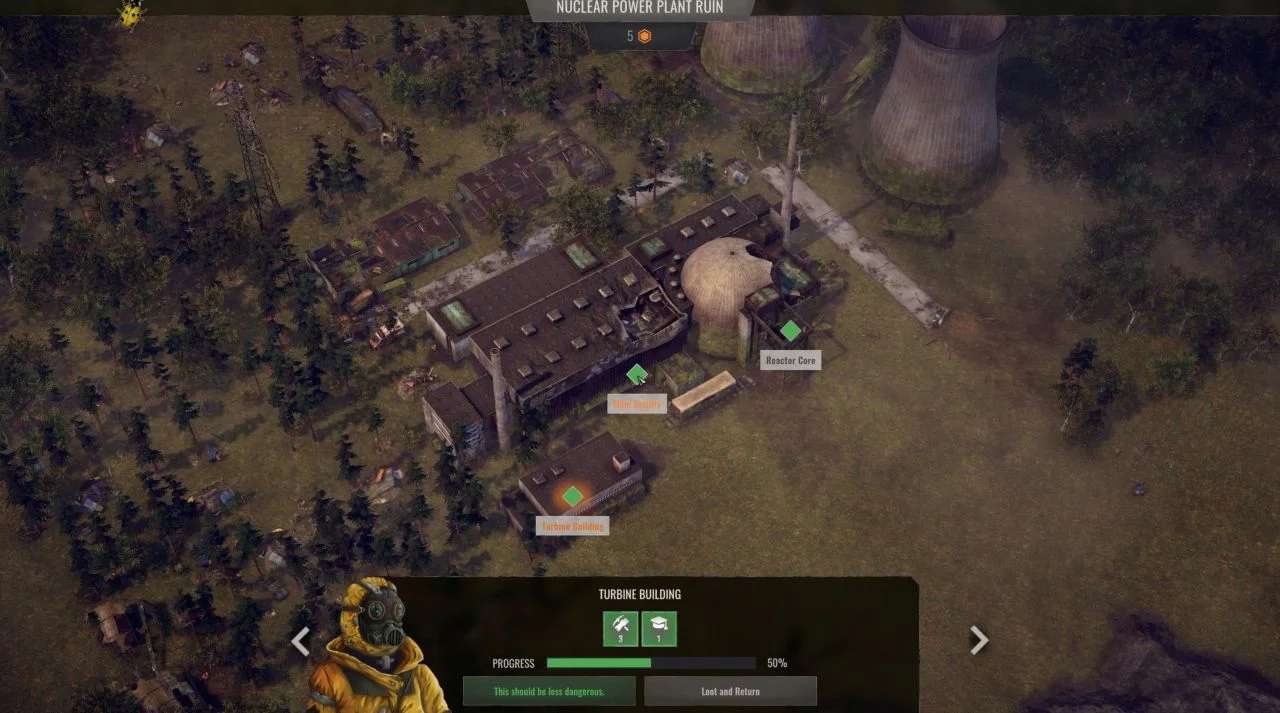The width and height of the screenshot is (1280, 713).
Task: Click the Loot and Return button
Action: pos(730,691)
